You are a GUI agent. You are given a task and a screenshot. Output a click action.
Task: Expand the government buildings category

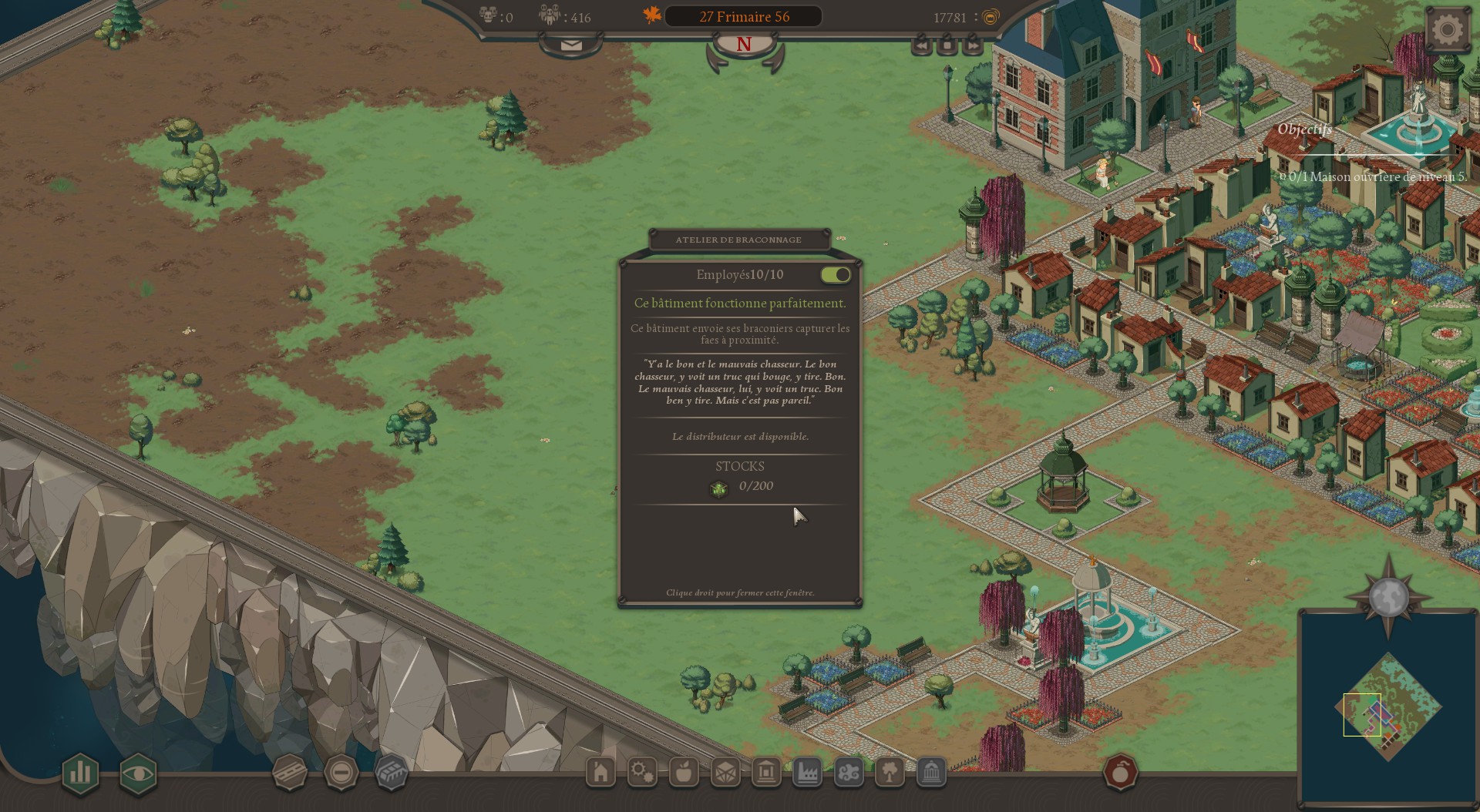[x=930, y=773]
